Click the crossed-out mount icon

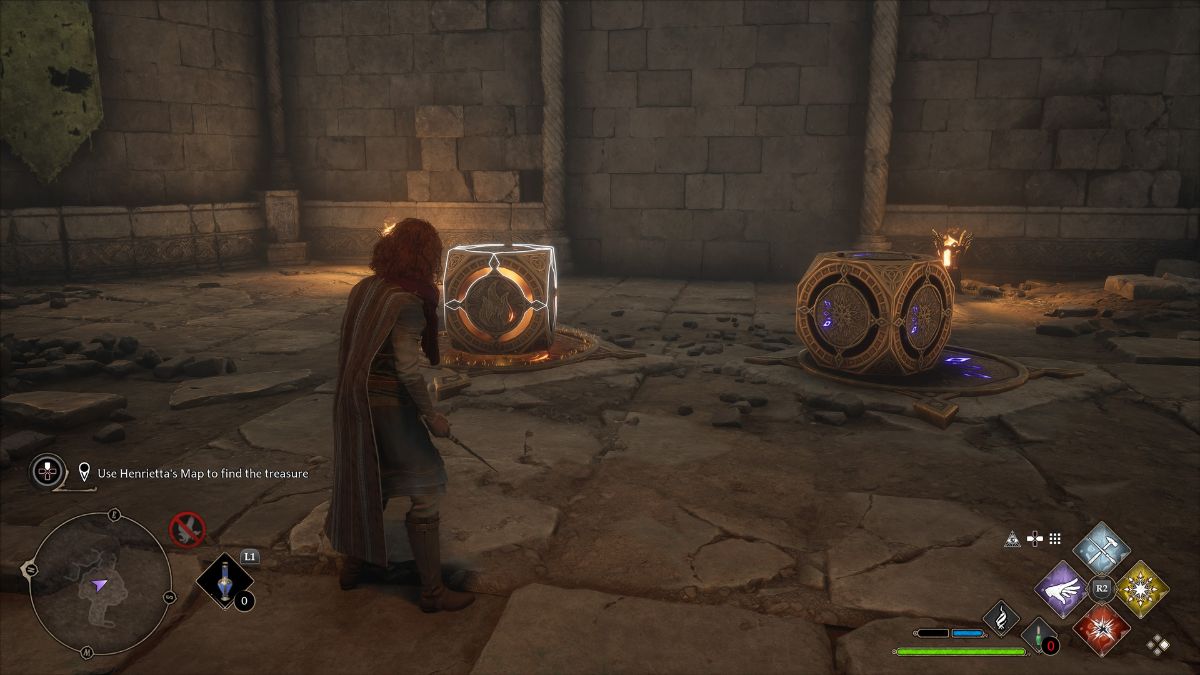click(x=187, y=528)
